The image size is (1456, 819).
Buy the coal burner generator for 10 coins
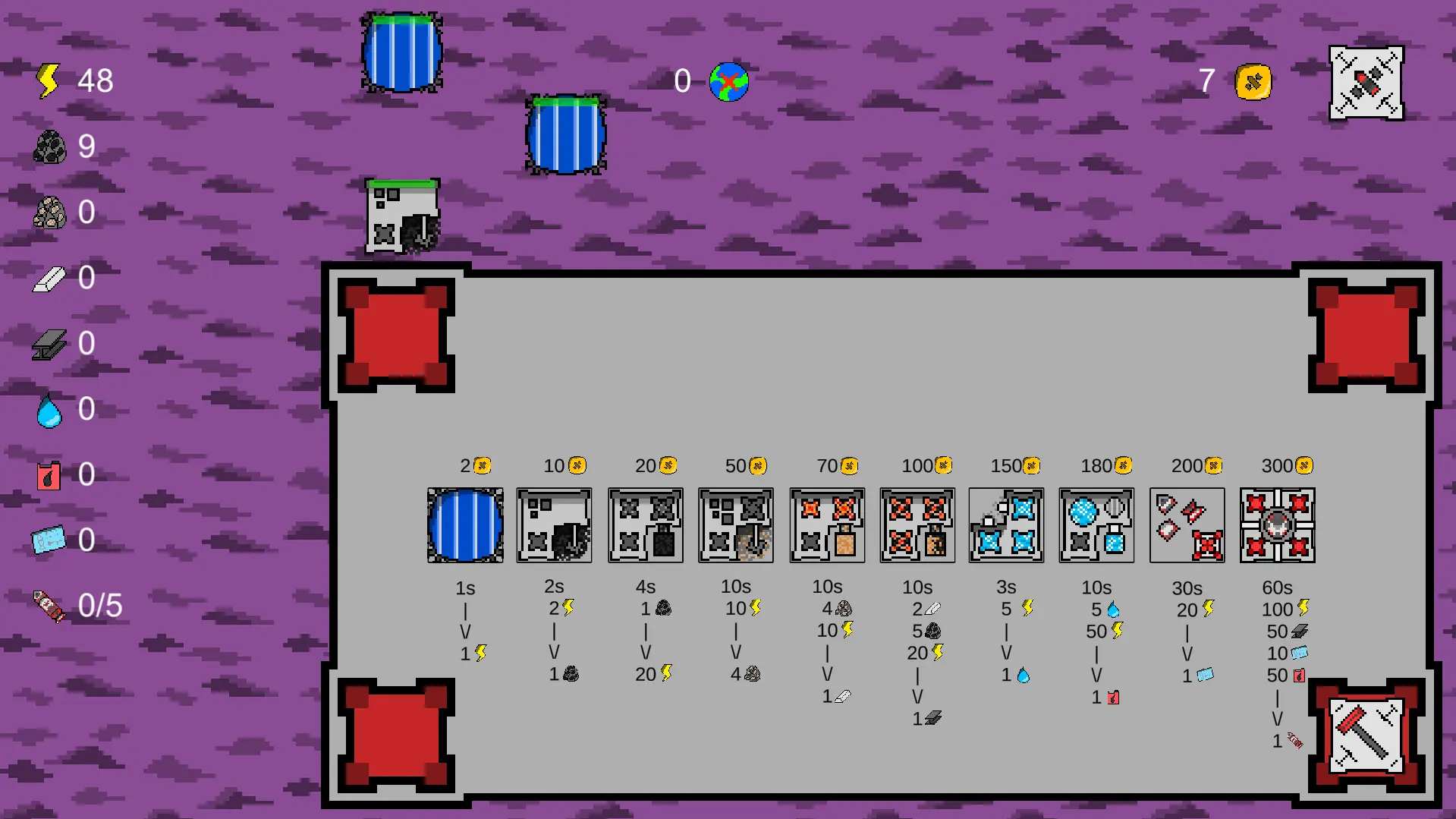pyautogui.click(x=555, y=525)
